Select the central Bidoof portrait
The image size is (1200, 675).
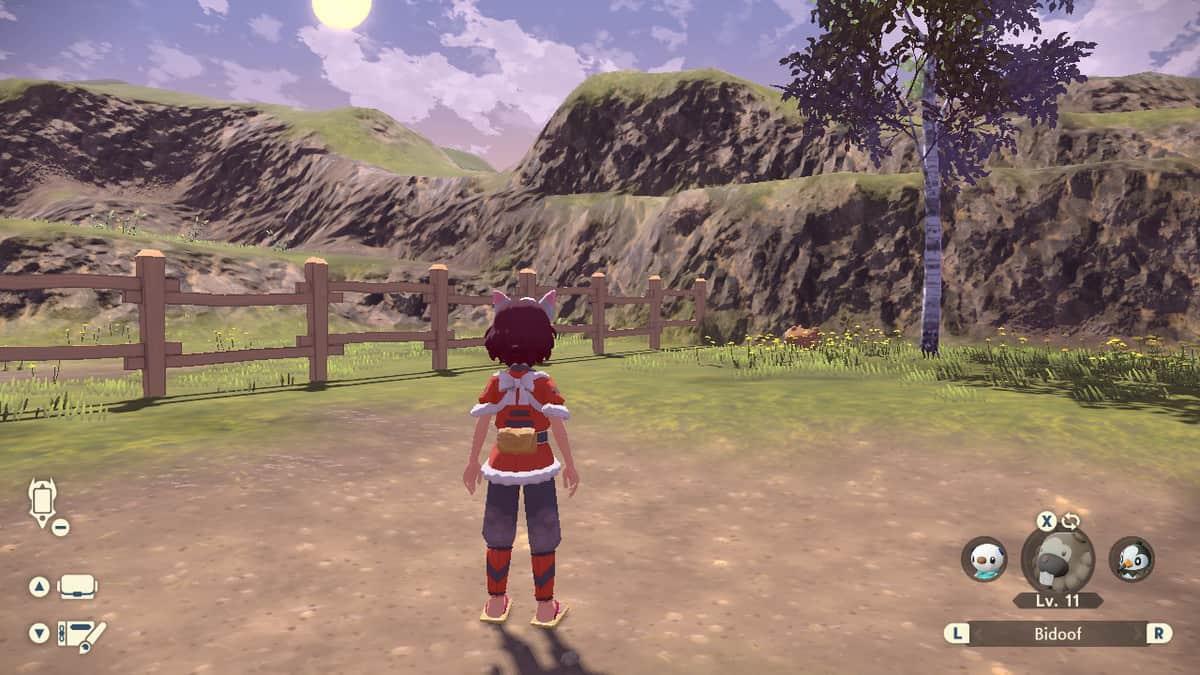click(x=1057, y=561)
